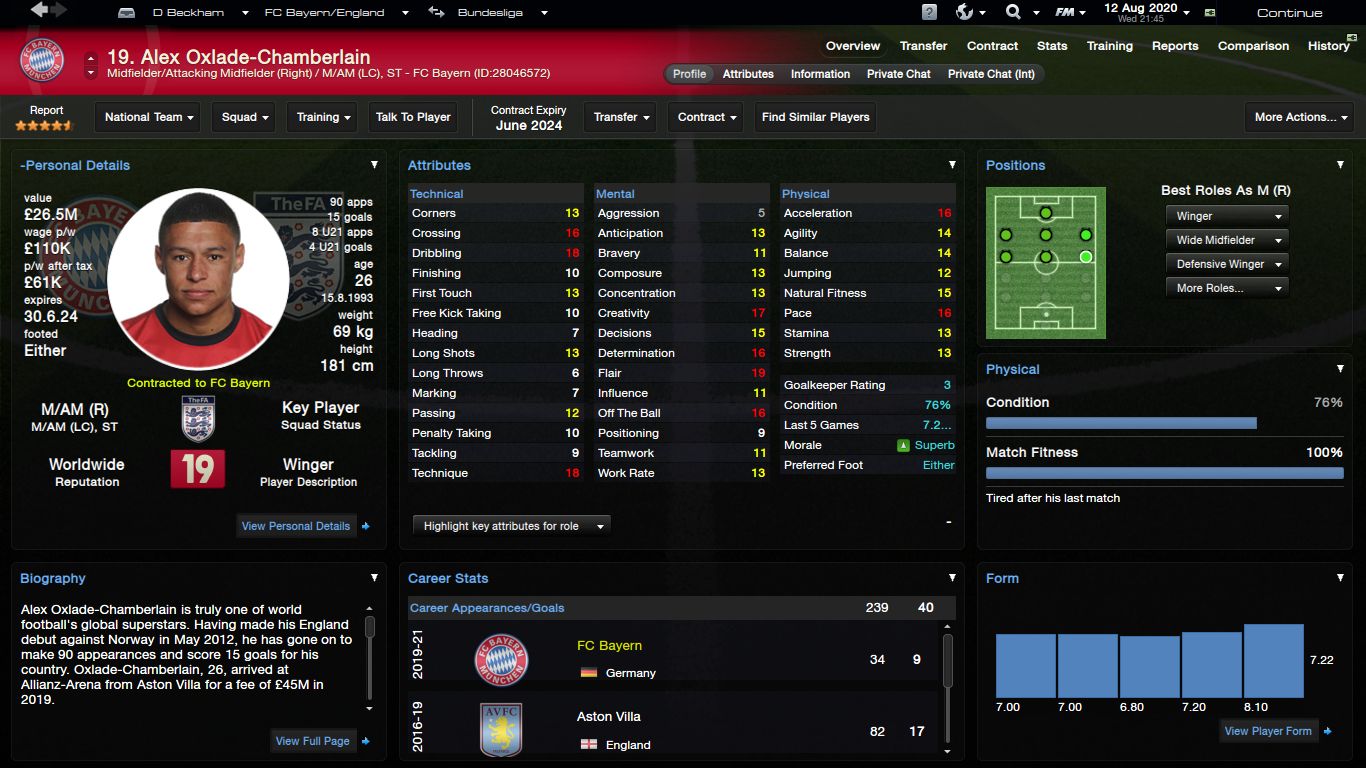Click Talk To Player button
The image size is (1366, 768).
click(413, 117)
